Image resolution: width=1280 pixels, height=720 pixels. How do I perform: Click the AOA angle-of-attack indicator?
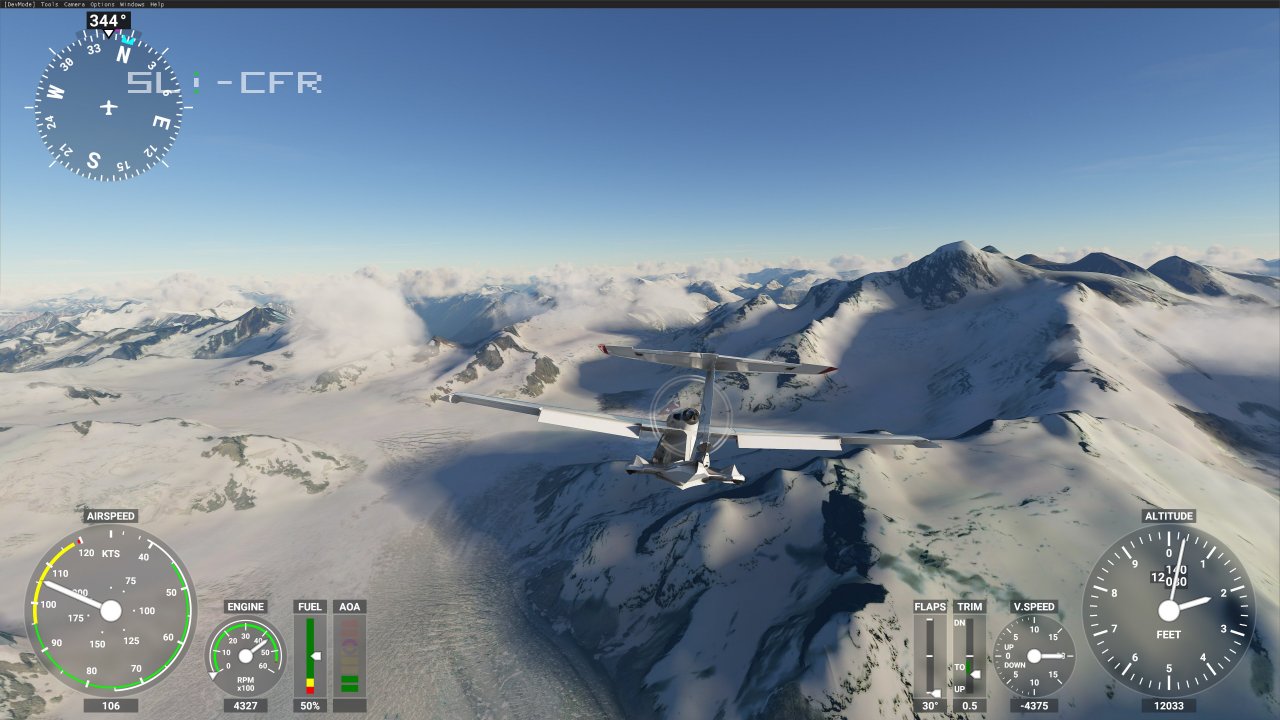[349, 655]
